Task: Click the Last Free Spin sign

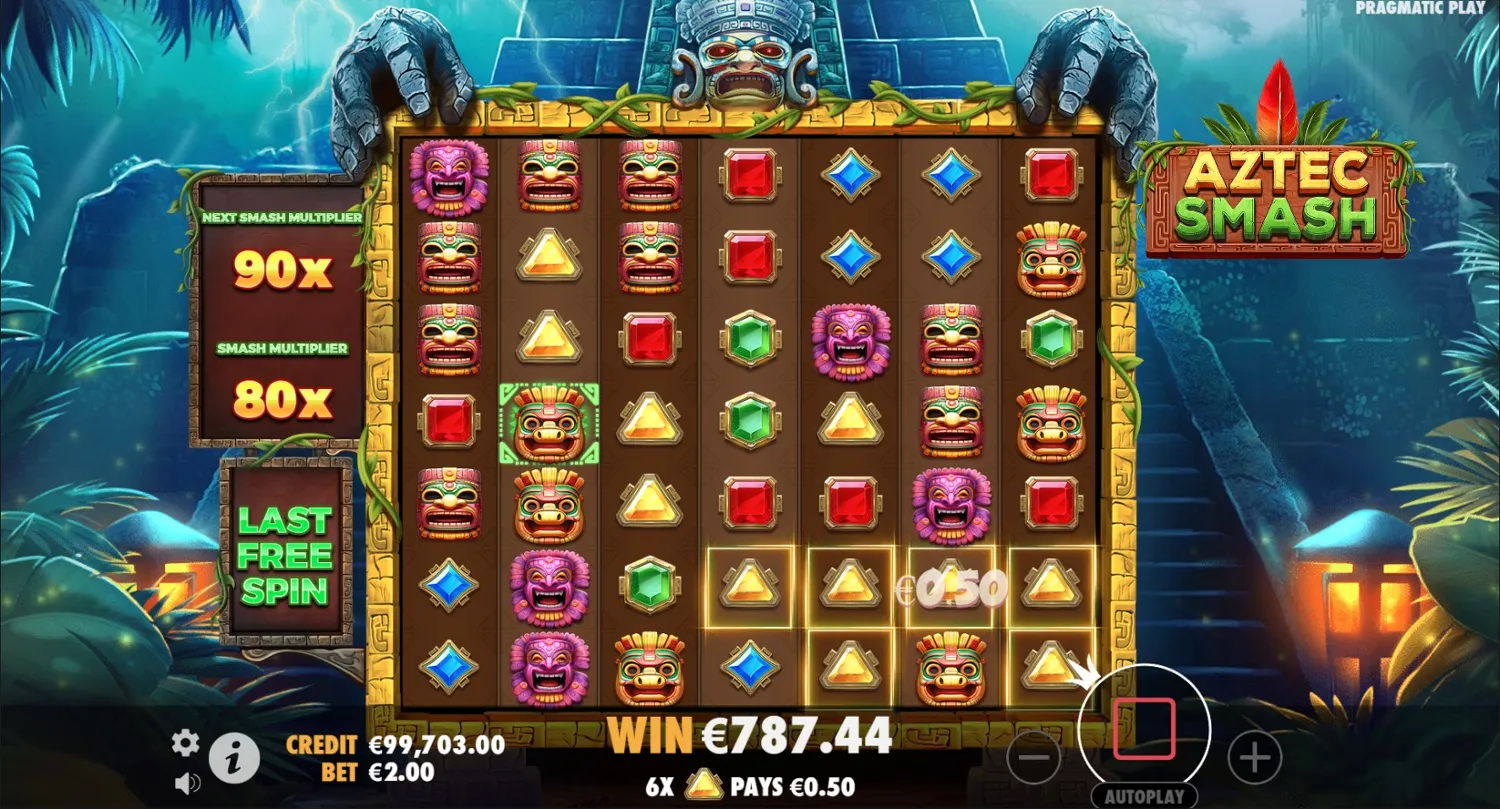Action: (x=283, y=555)
